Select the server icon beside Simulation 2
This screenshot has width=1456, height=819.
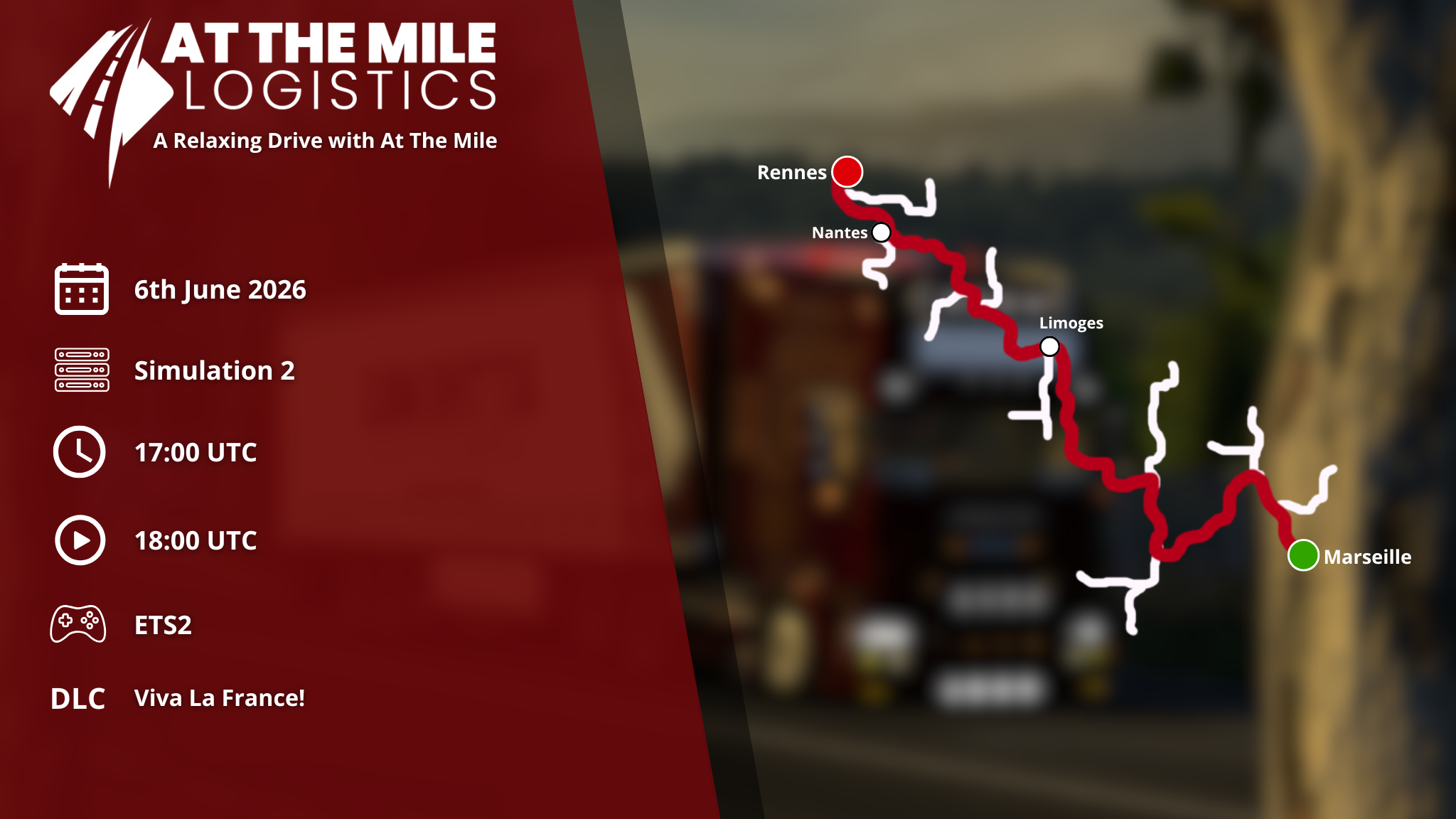click(x=82, y=370)
